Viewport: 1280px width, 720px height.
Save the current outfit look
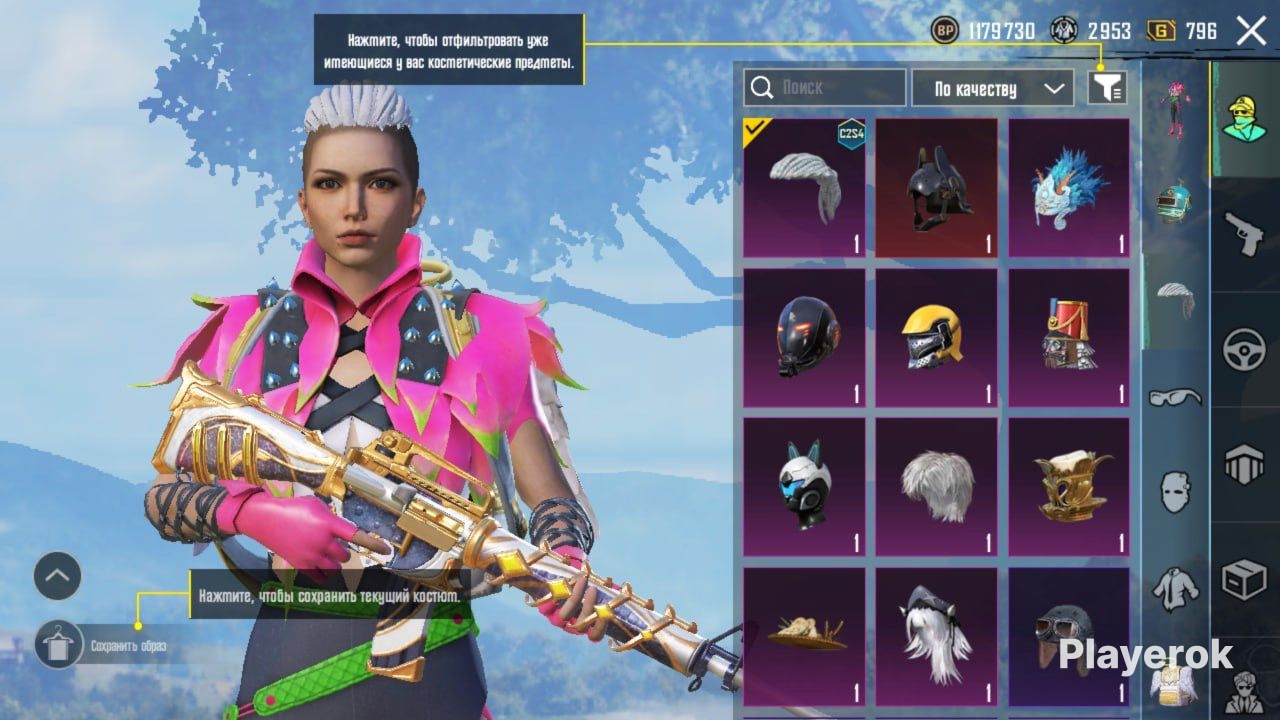tap(59, 645)
